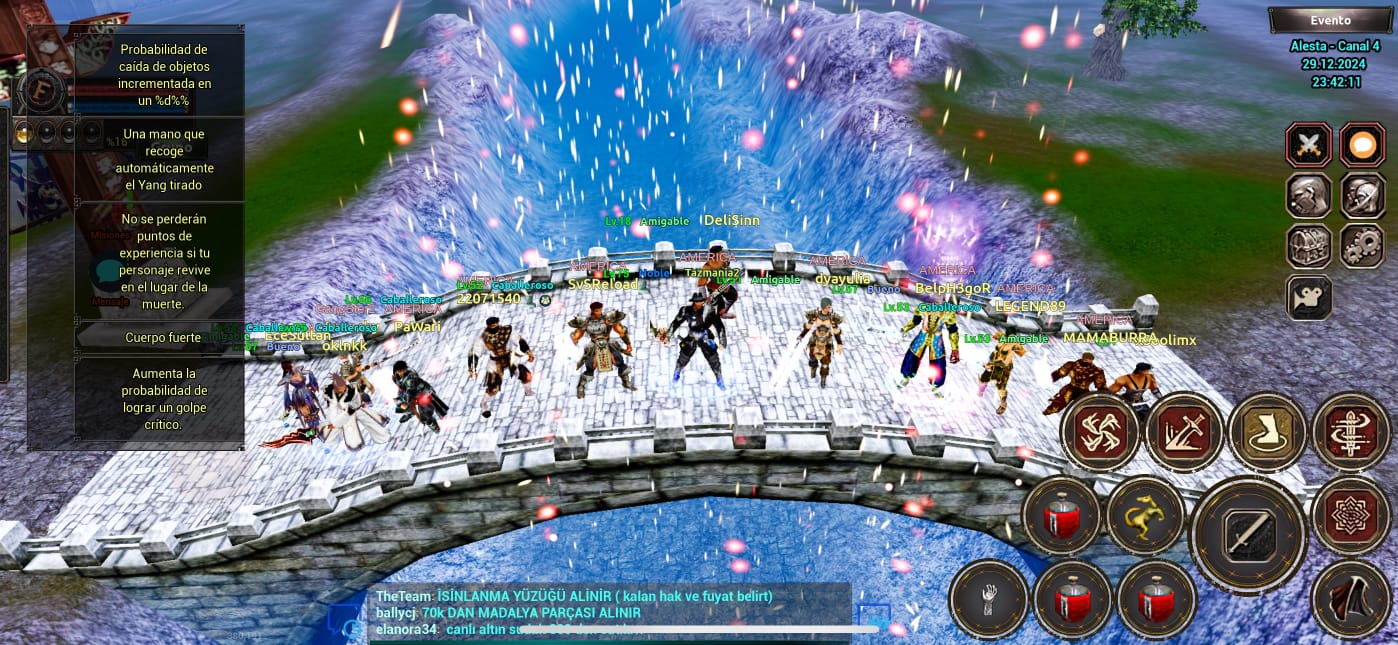Open the orange chat bubble button
The image size is (1398, 645).
(1361, 146)
